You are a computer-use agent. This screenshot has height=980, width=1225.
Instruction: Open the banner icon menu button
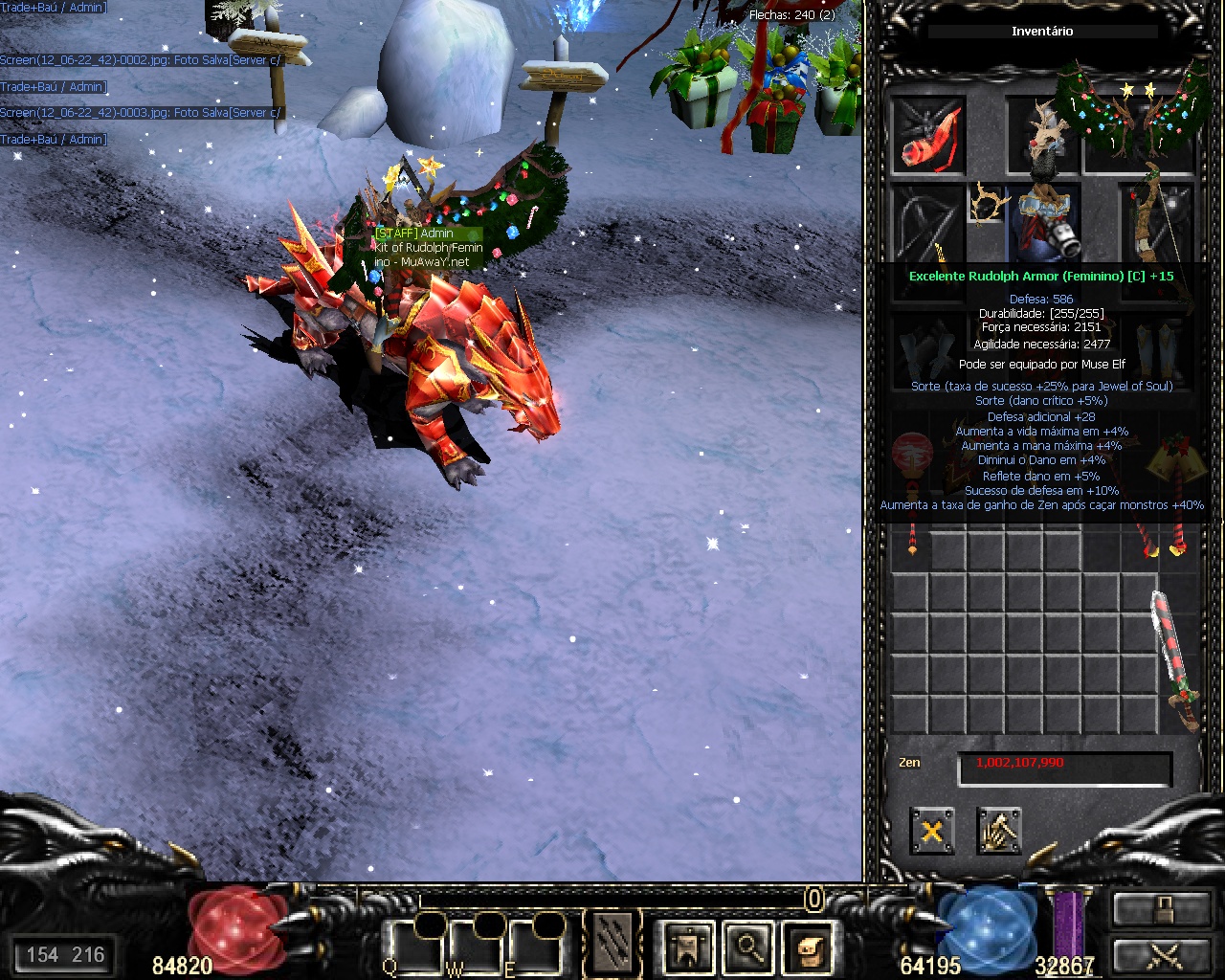688,947
